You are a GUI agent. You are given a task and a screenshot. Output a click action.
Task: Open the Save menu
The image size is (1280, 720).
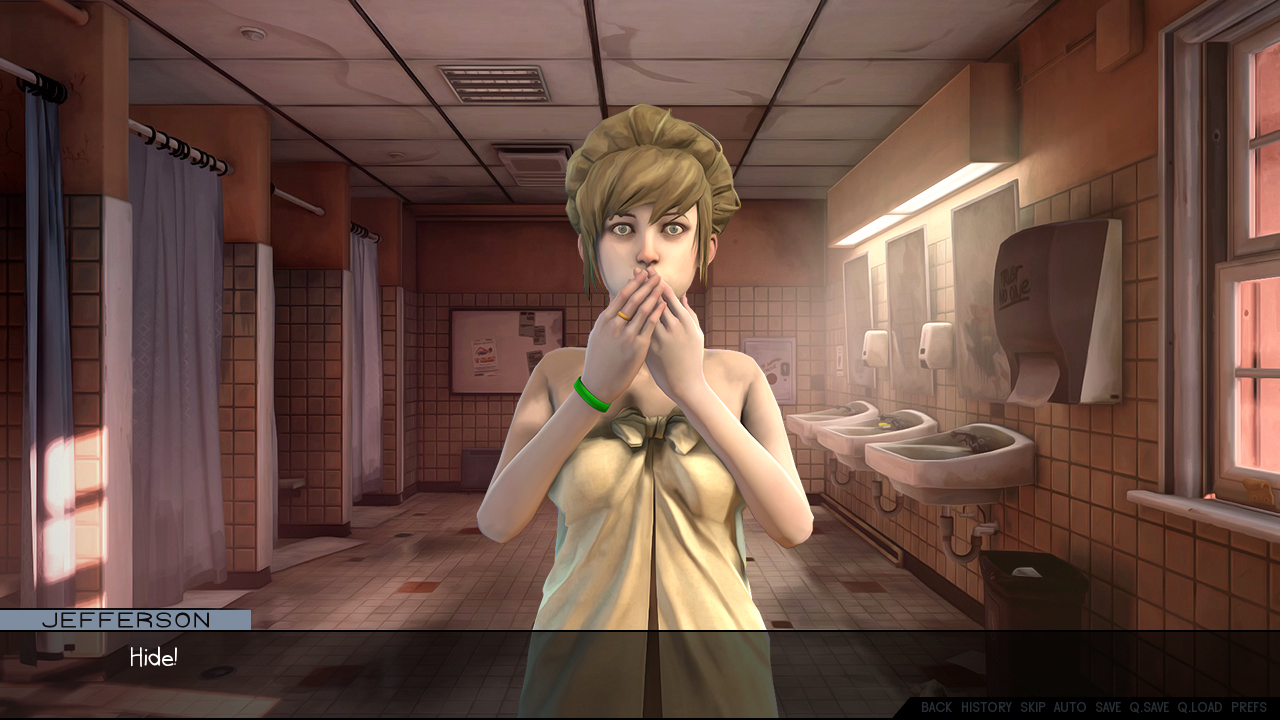pos(1108,707)
